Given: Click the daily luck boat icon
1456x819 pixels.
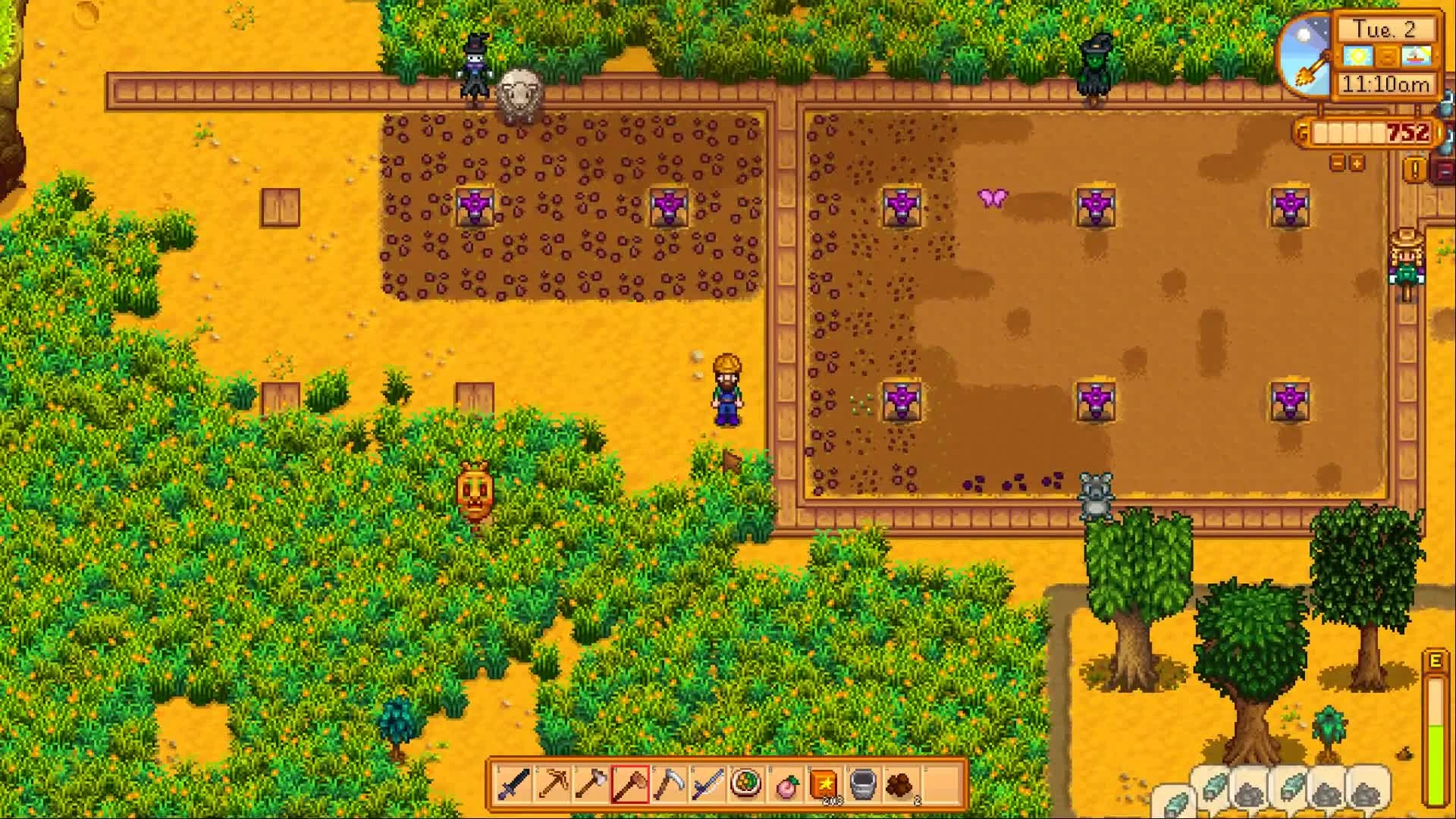Looking at the screenshot, I should click(x=1416, y=55).
